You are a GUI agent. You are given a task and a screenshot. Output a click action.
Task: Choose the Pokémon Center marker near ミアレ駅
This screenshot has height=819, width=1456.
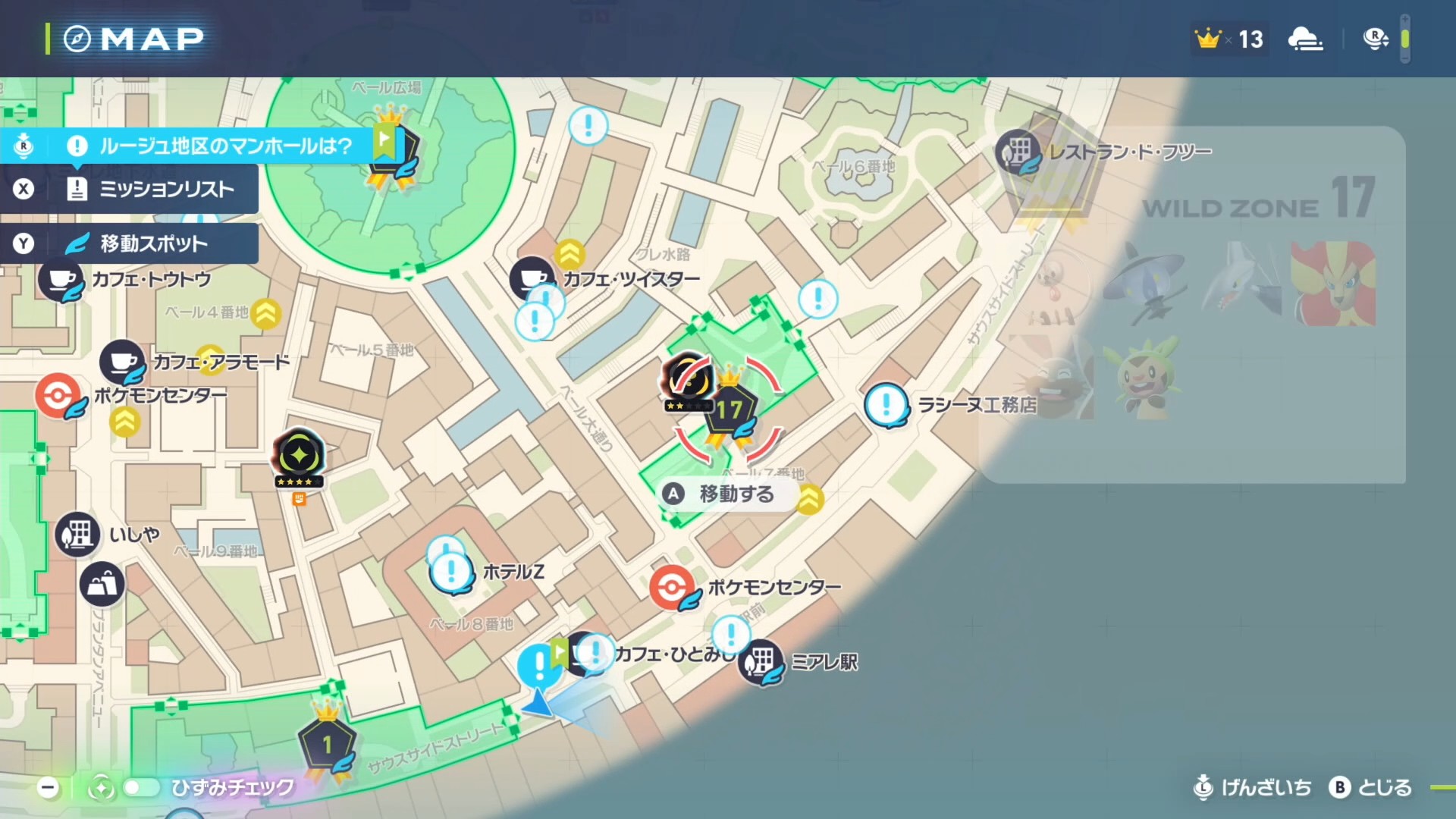tap(672, 587)
